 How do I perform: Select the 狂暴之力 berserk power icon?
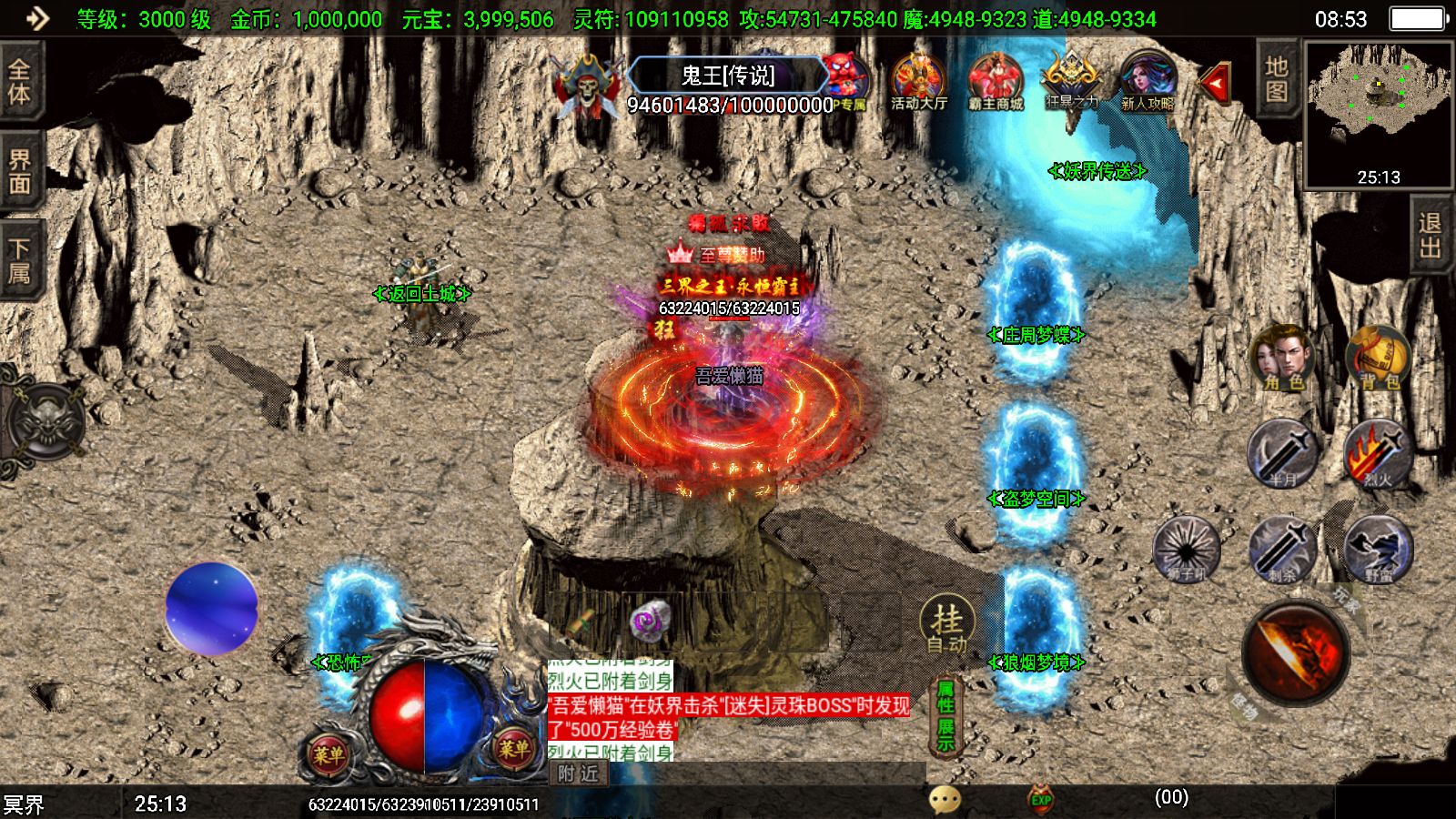1071,82
